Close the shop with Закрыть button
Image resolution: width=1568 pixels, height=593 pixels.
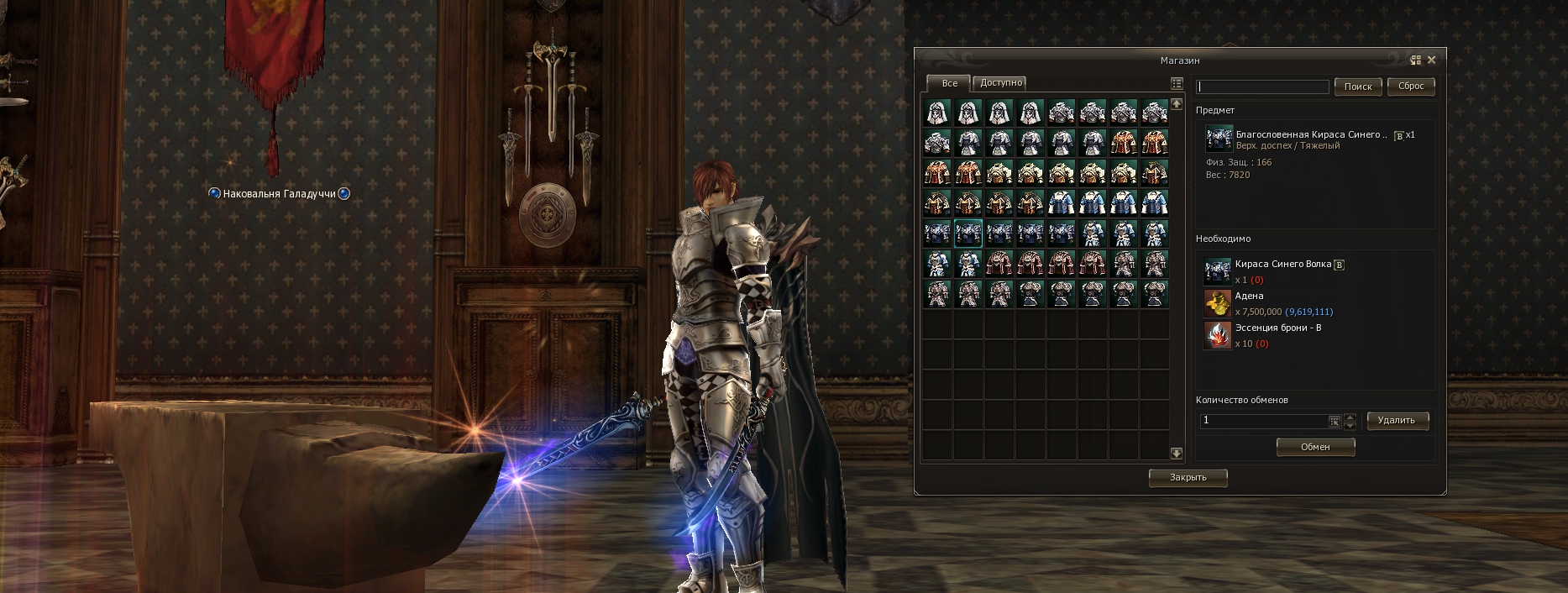pyautogui.click(x=1188, y=477)
